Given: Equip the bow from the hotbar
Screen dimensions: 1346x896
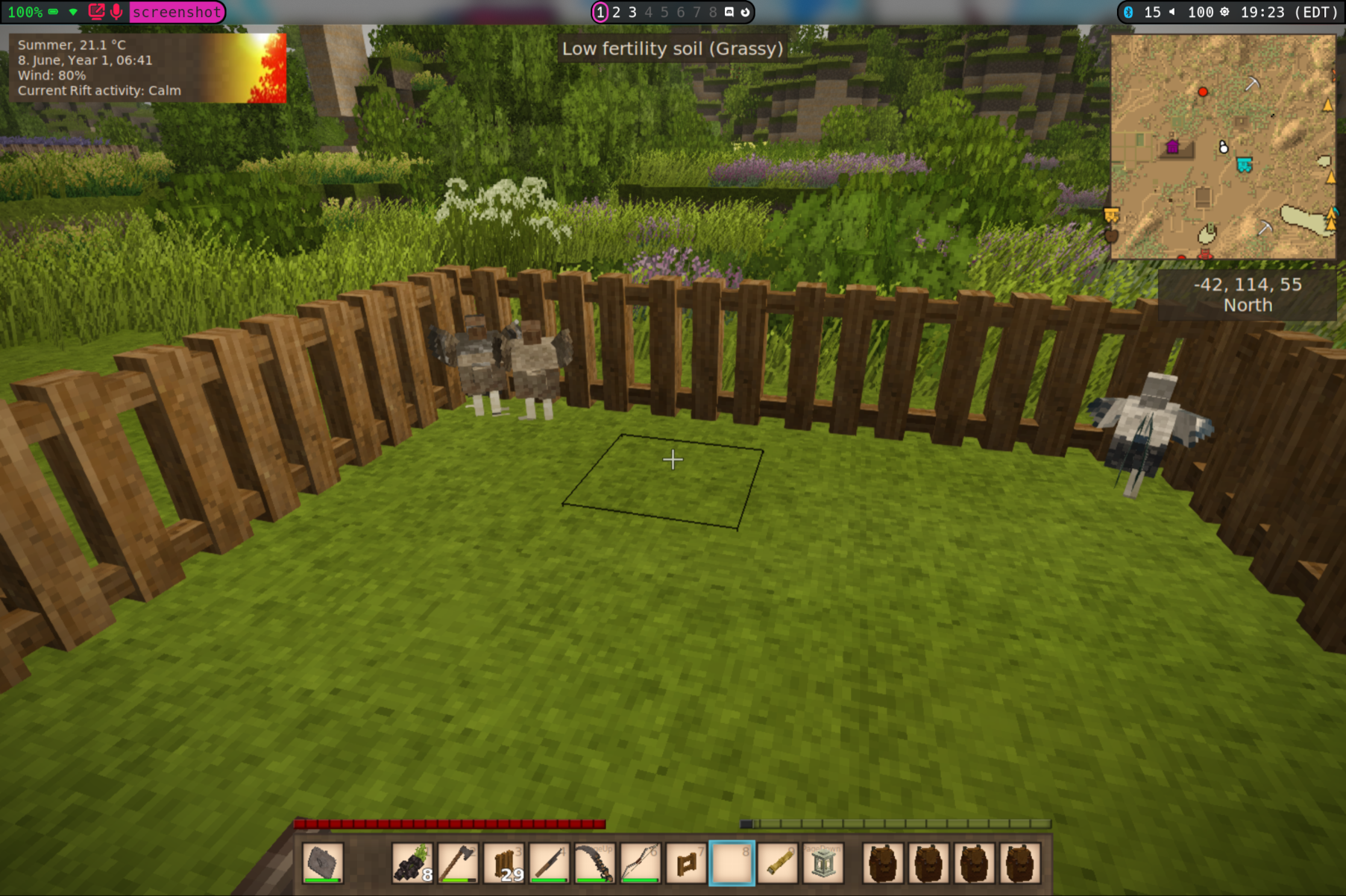Looking at the screenshot, I should [x=641, y=864].
